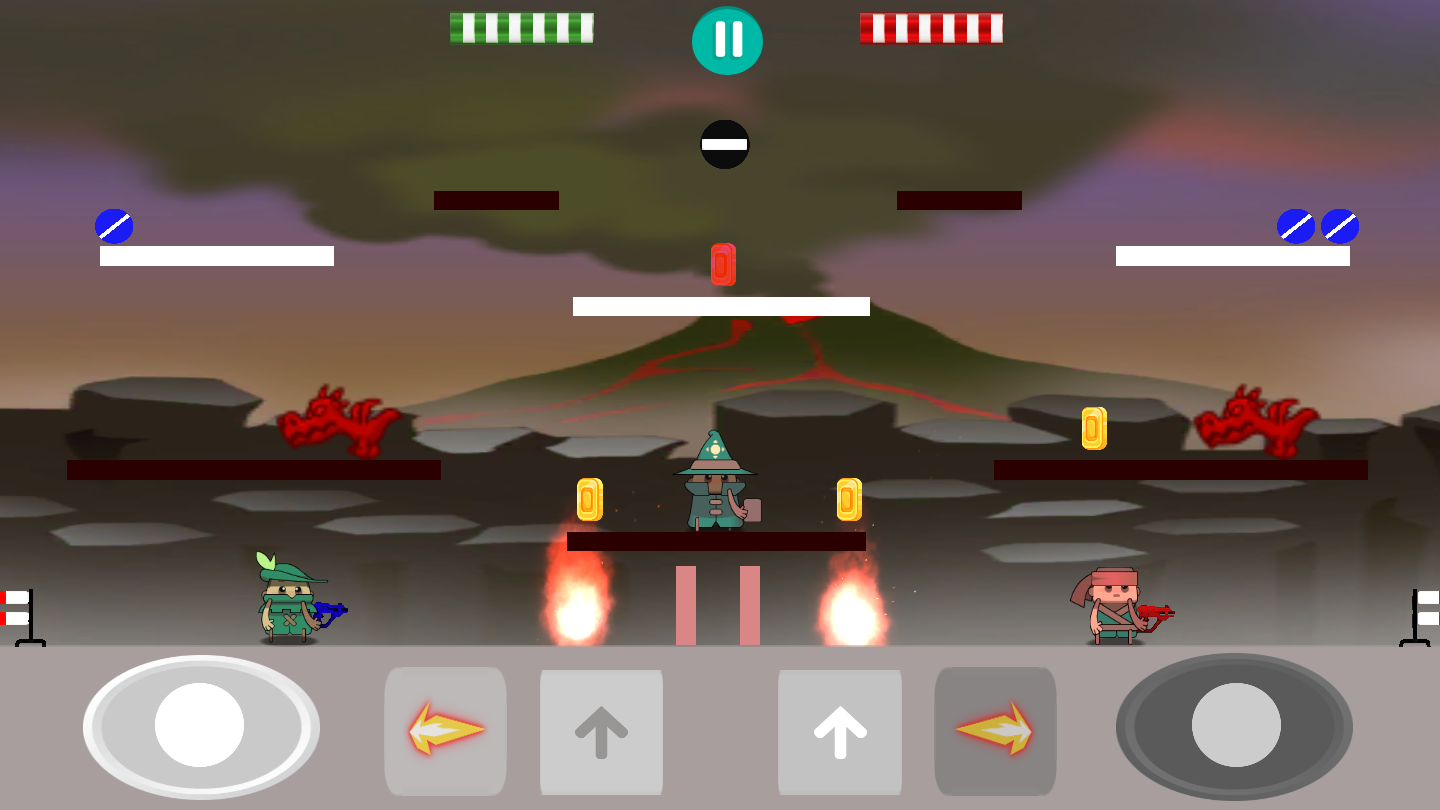Image resolution: width=1440 pixels, height=810 pixels.
Task: Jump with the right player's up arrow
Action: pyautogui.click(x=840, y=732)
